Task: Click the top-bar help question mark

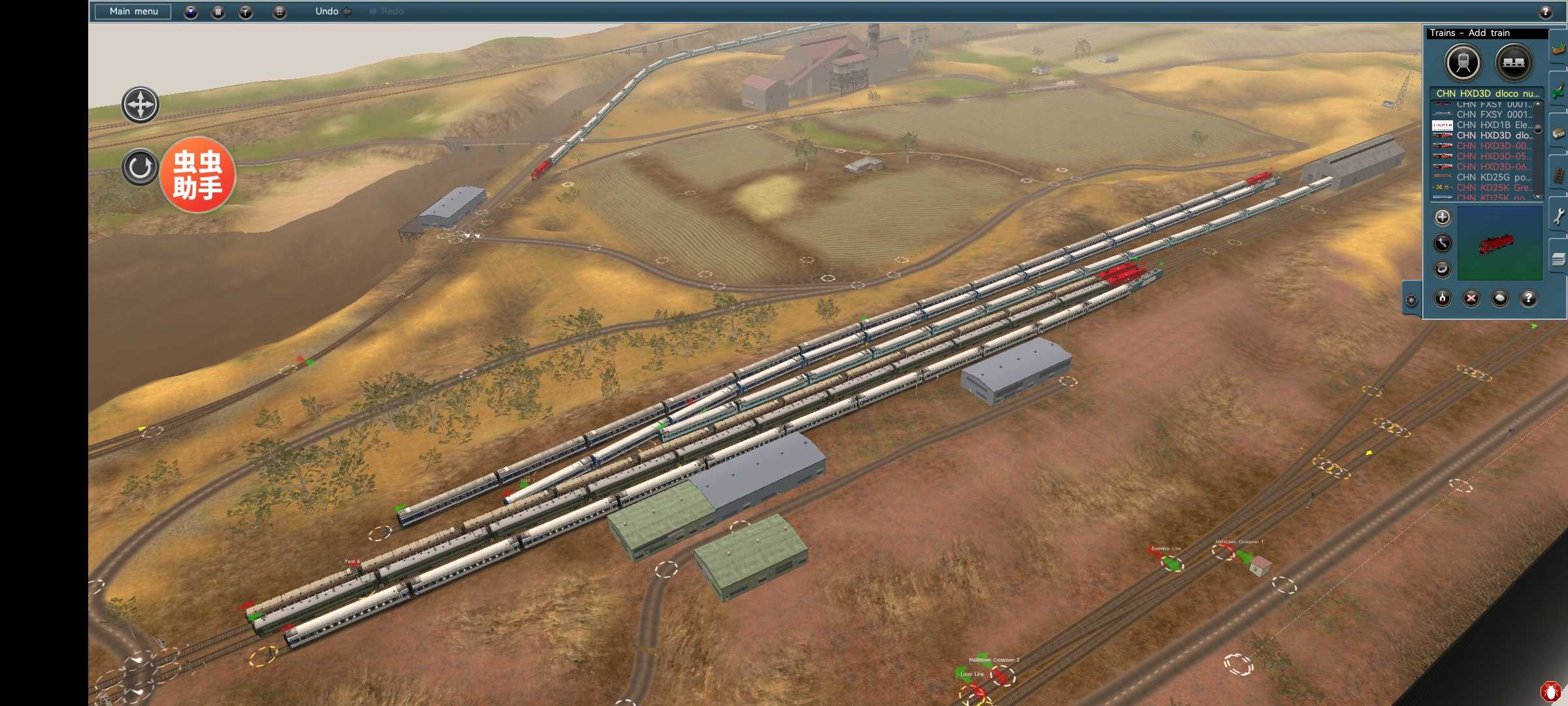Action: tap(1545, 12)
